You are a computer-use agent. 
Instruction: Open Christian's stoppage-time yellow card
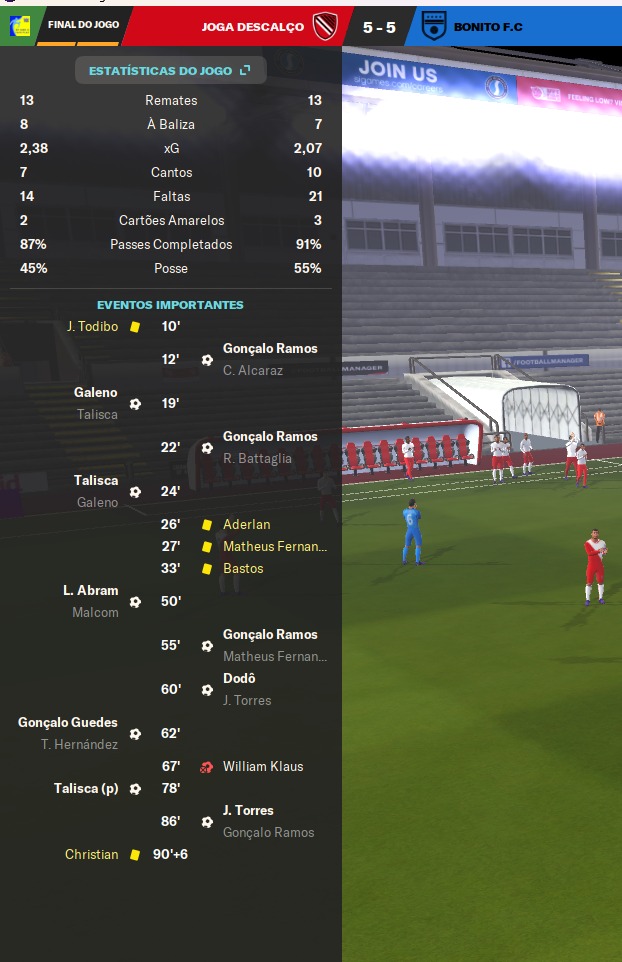pyautogui.click(x=91, y=854)
